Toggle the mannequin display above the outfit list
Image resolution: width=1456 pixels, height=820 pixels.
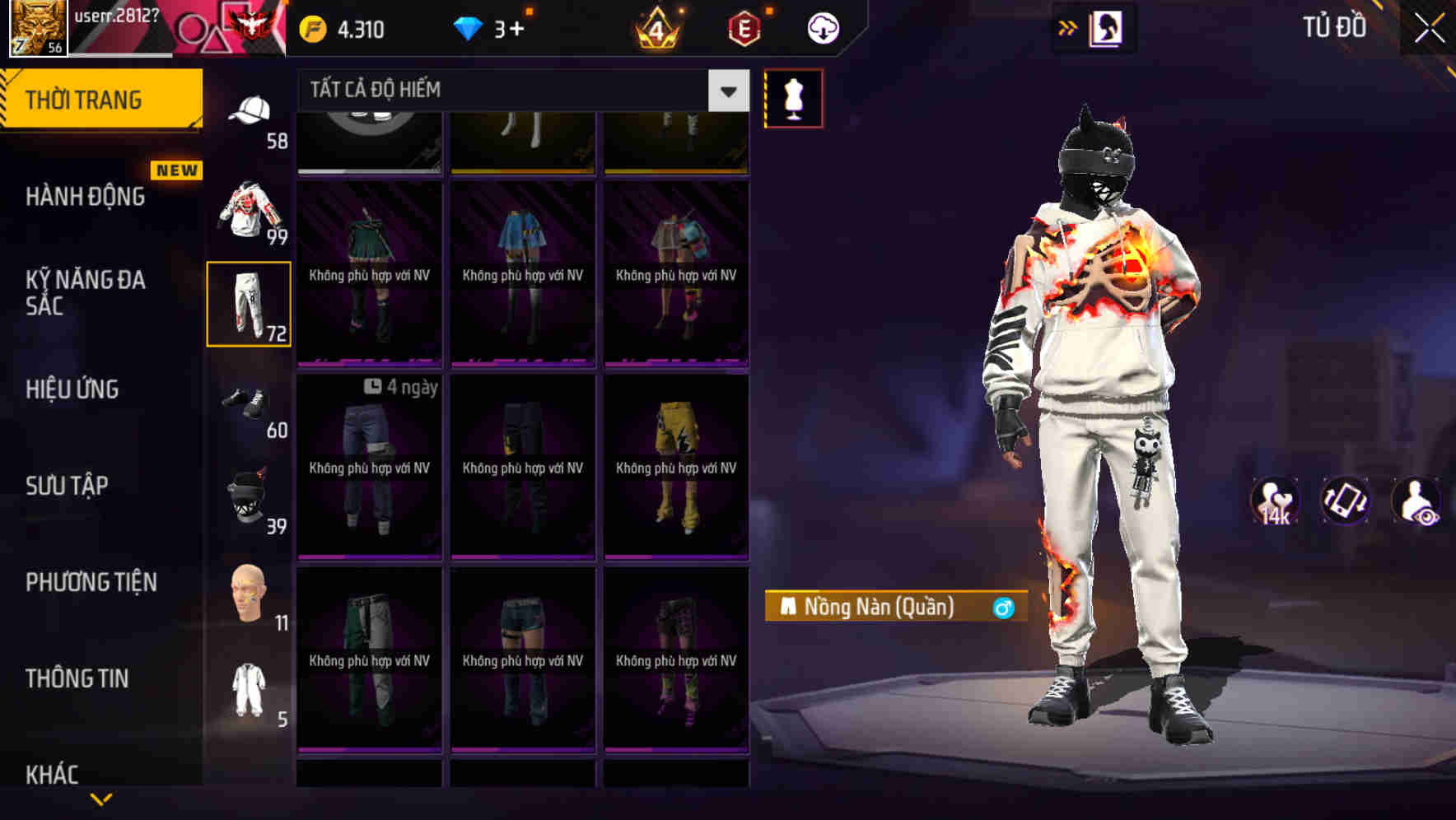pos(793,98)
